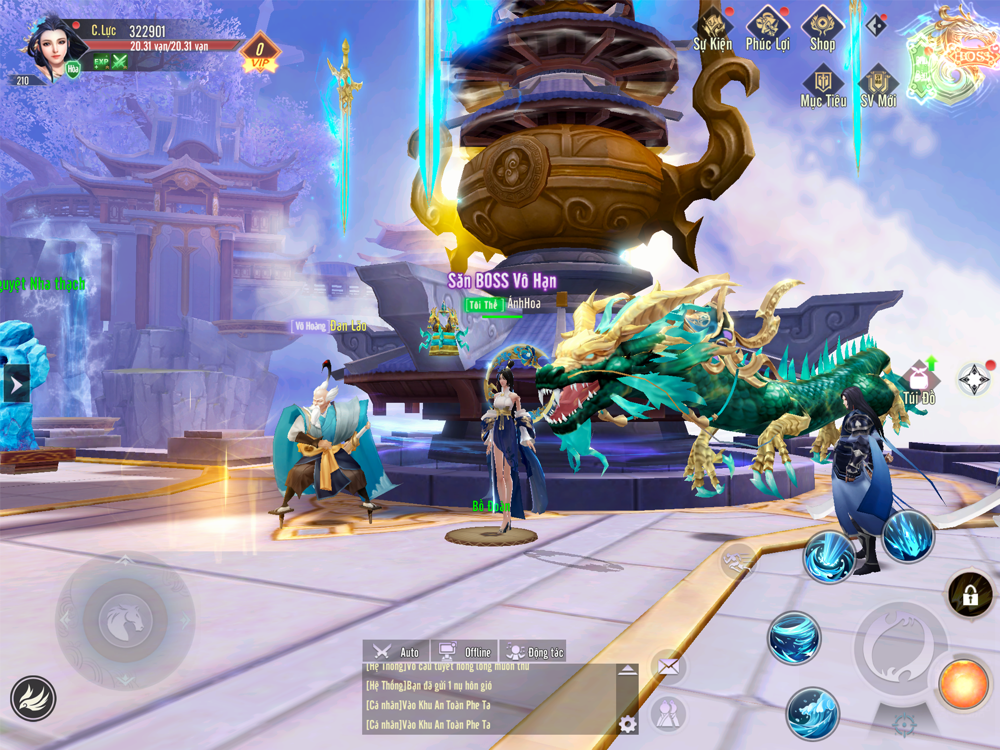Open the Sự Kiện events menu
This screenshot has height=750, width=1000.
pyautogui.click(x=713, y=27)
